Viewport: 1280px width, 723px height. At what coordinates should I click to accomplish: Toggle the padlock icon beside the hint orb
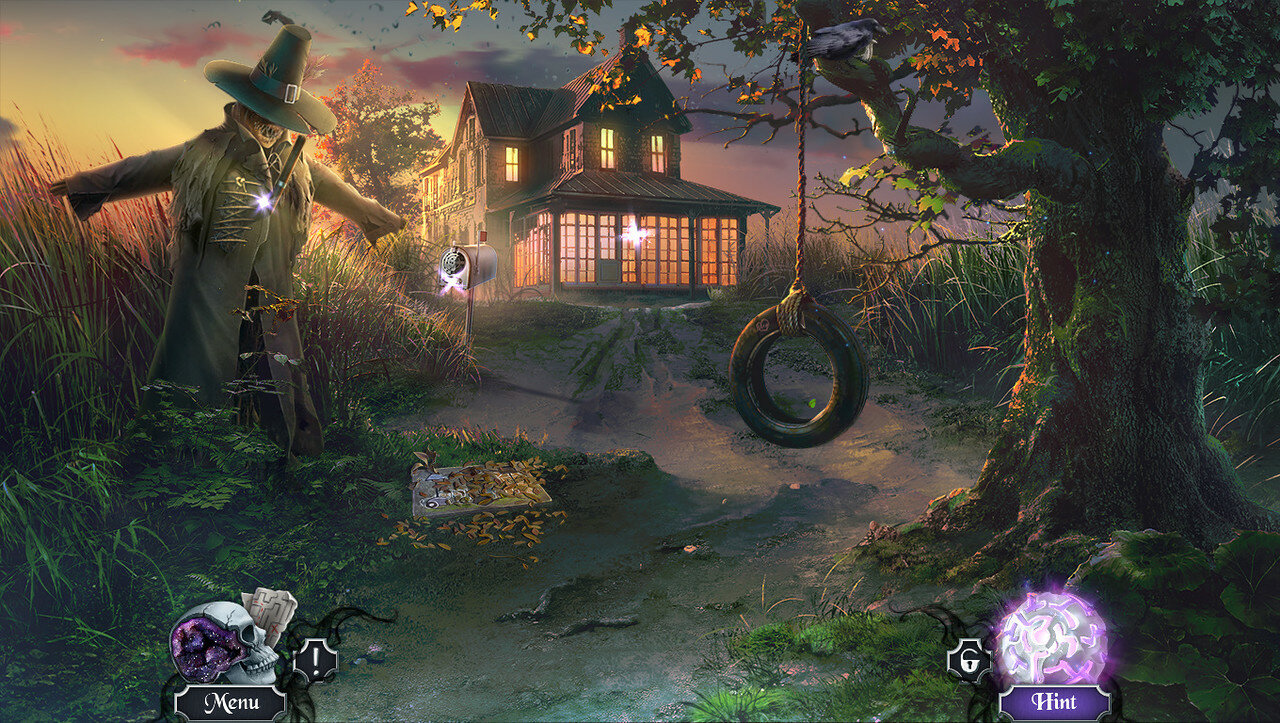pos(968,661)
